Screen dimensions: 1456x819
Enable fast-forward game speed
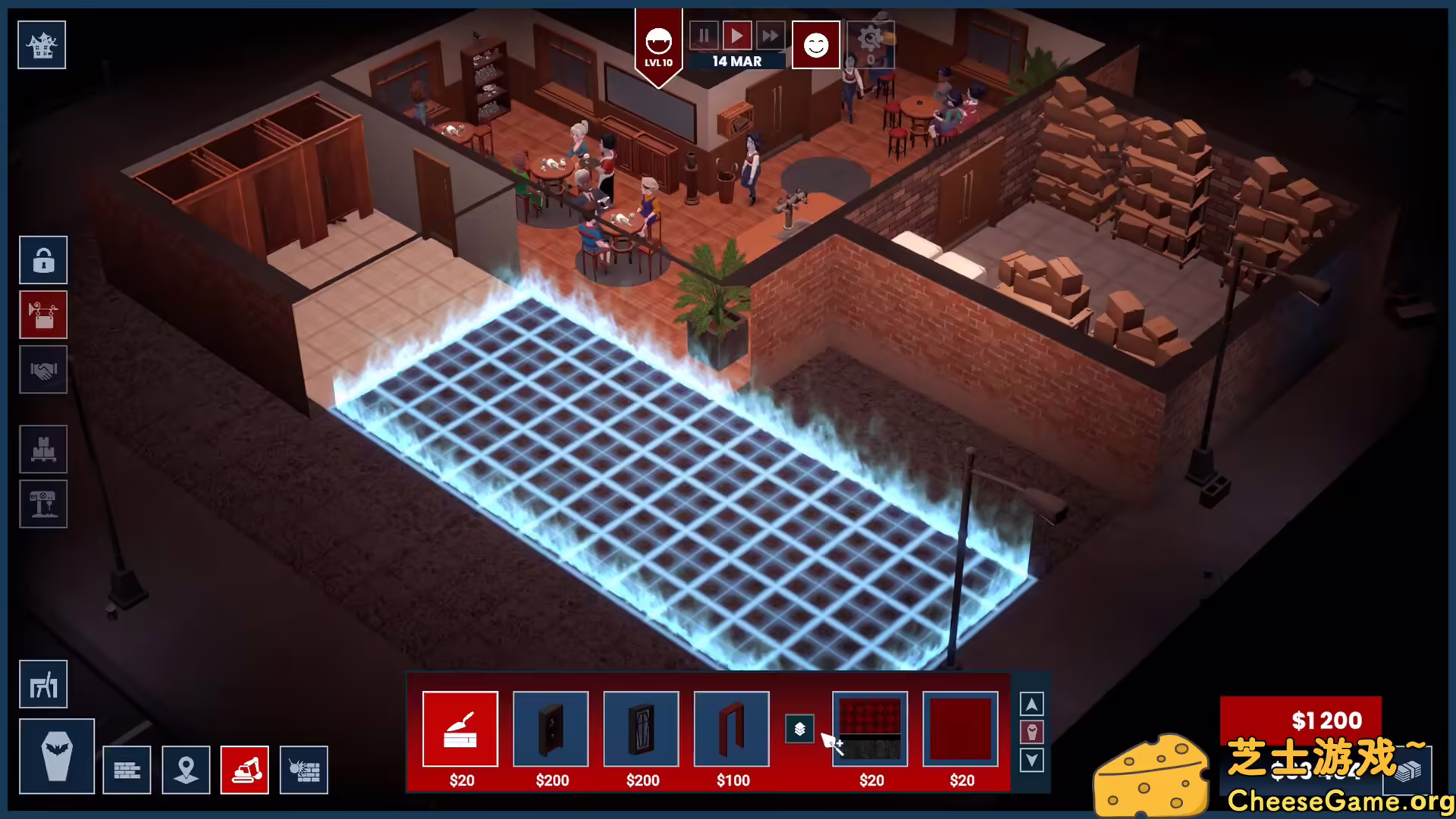coord(770,35)
